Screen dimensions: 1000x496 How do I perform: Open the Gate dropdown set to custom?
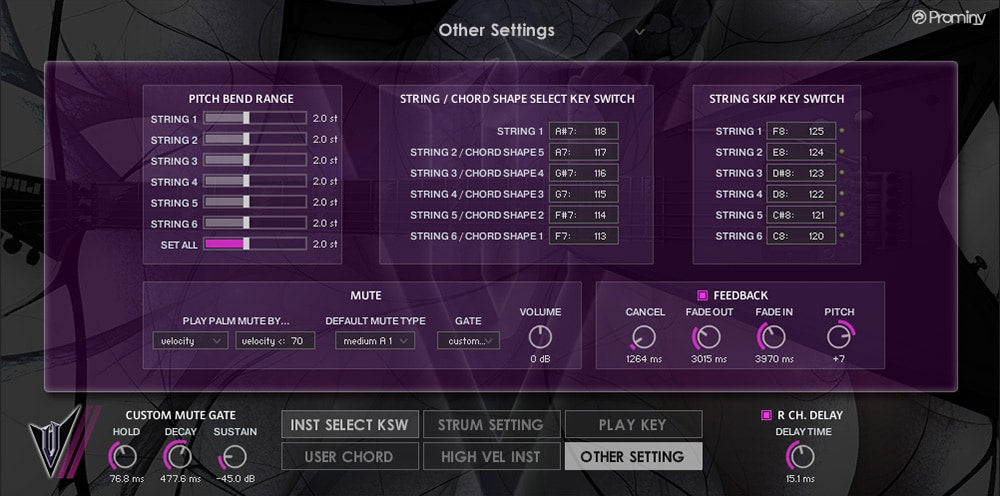coord(468,341)
